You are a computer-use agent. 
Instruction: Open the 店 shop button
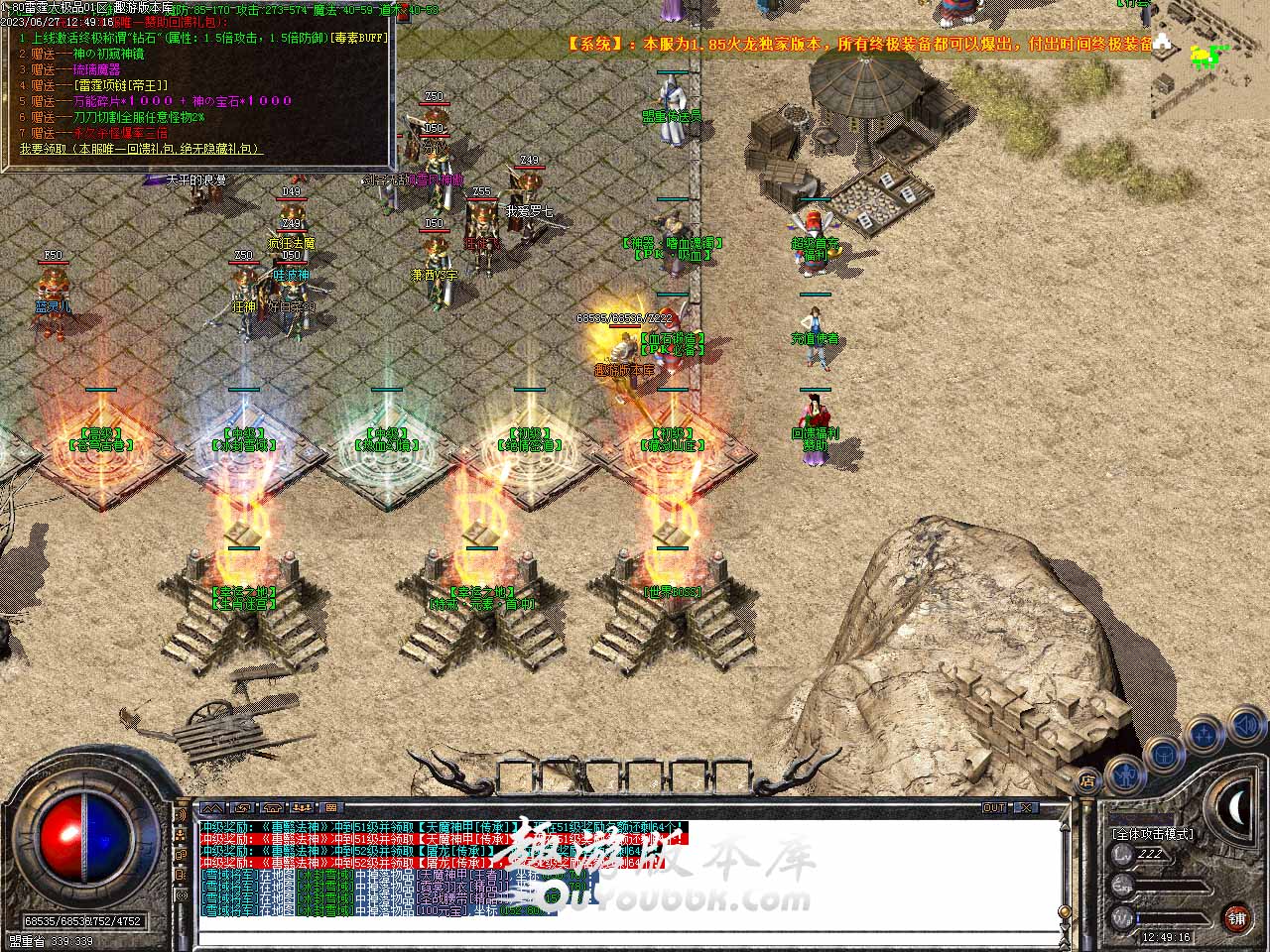(1088, 779)
